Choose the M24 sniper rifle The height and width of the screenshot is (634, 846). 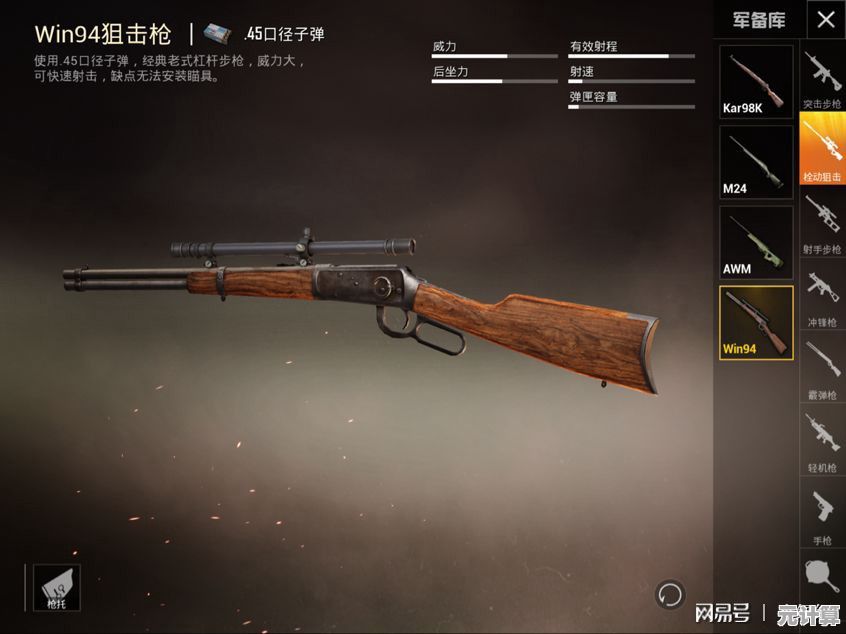[x=756, y=162]
